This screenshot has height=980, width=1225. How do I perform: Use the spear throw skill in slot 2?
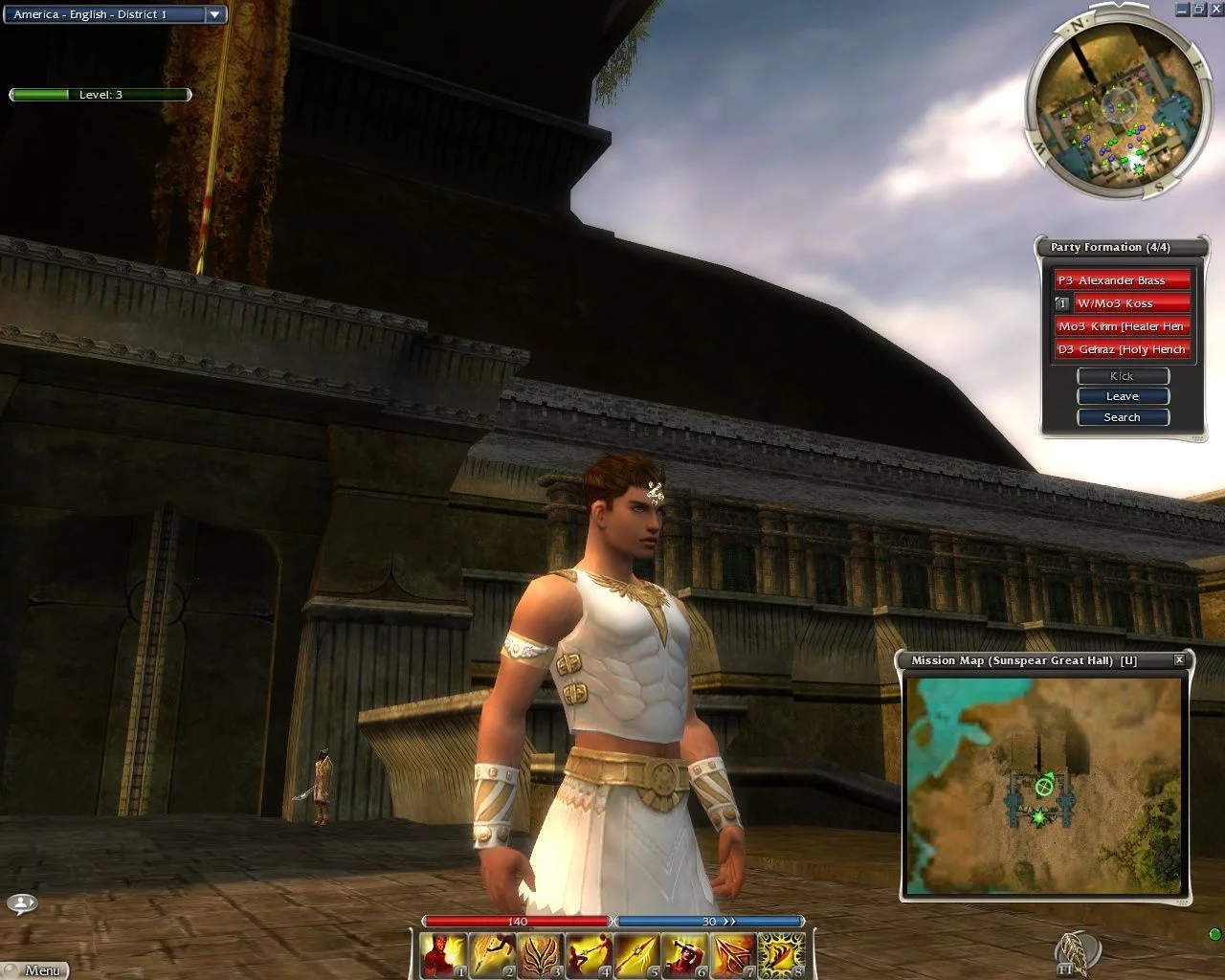493,955
